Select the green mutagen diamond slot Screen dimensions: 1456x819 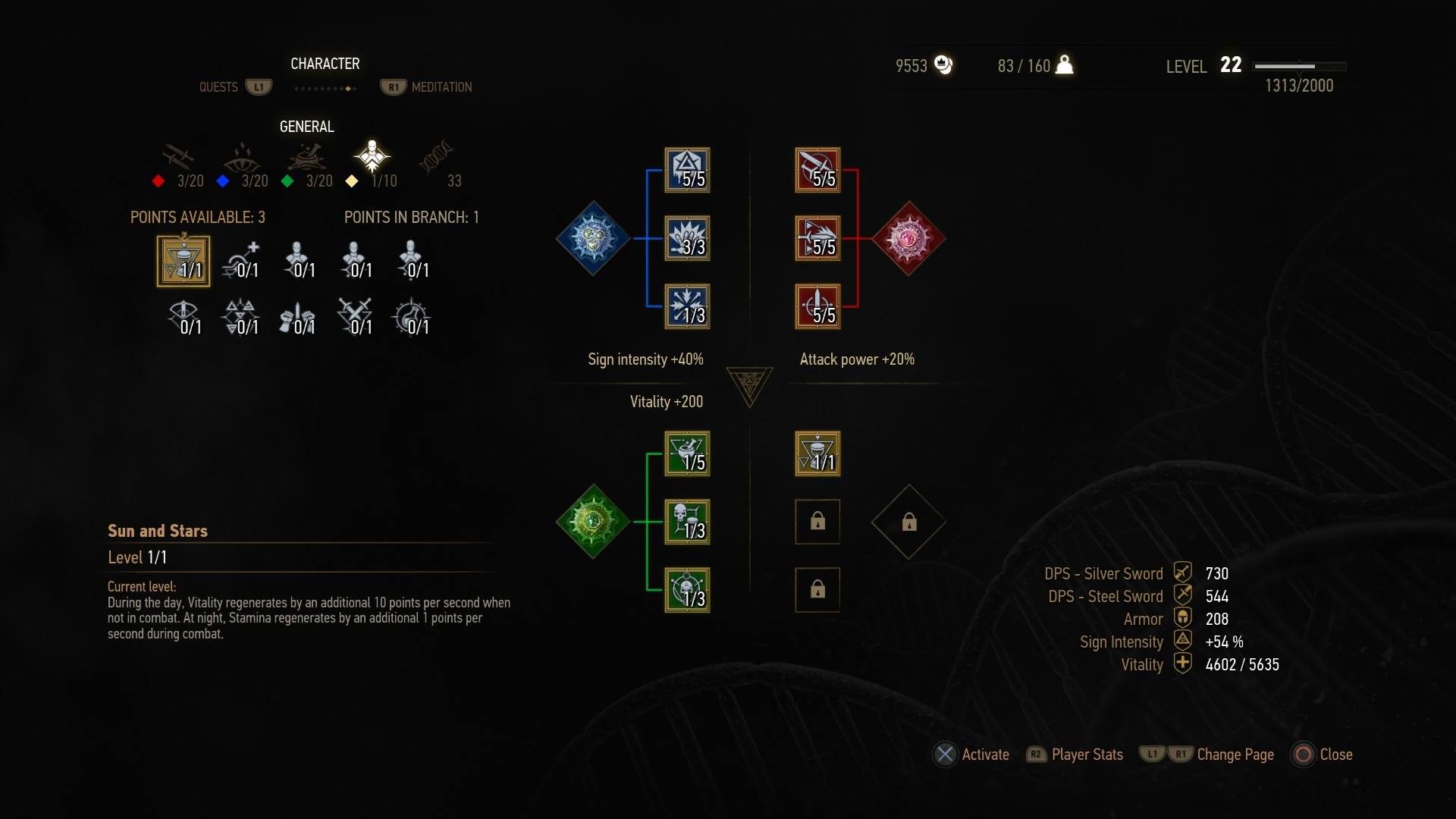[593, 522]
